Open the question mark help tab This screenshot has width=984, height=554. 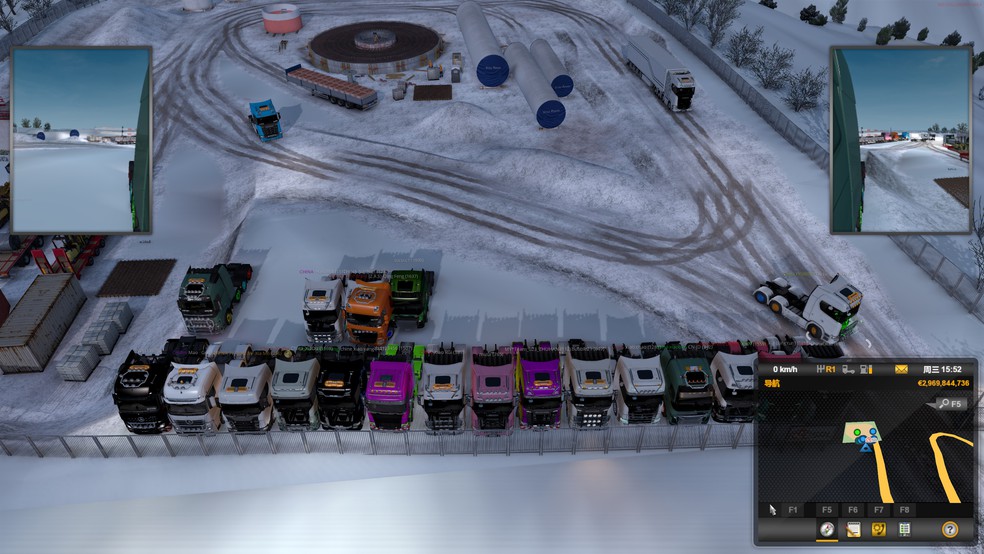click(x=949, y=529)
